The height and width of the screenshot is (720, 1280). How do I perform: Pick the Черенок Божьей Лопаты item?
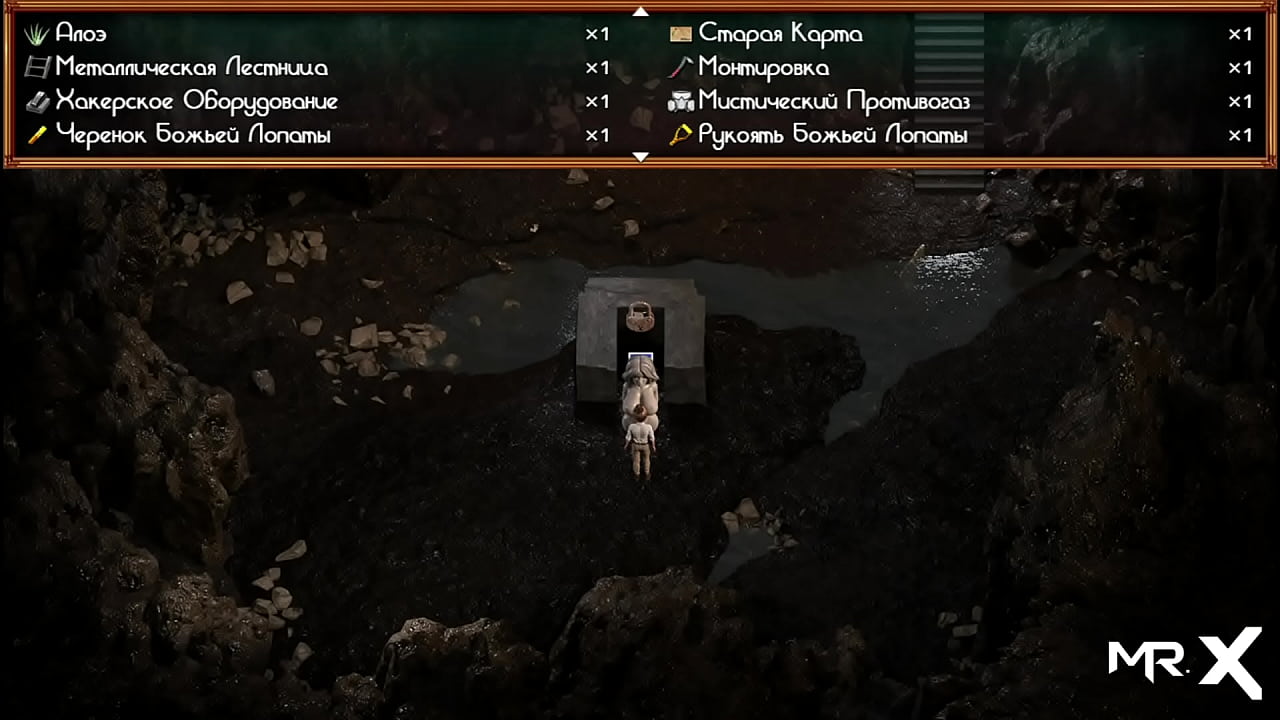(192, 135)
